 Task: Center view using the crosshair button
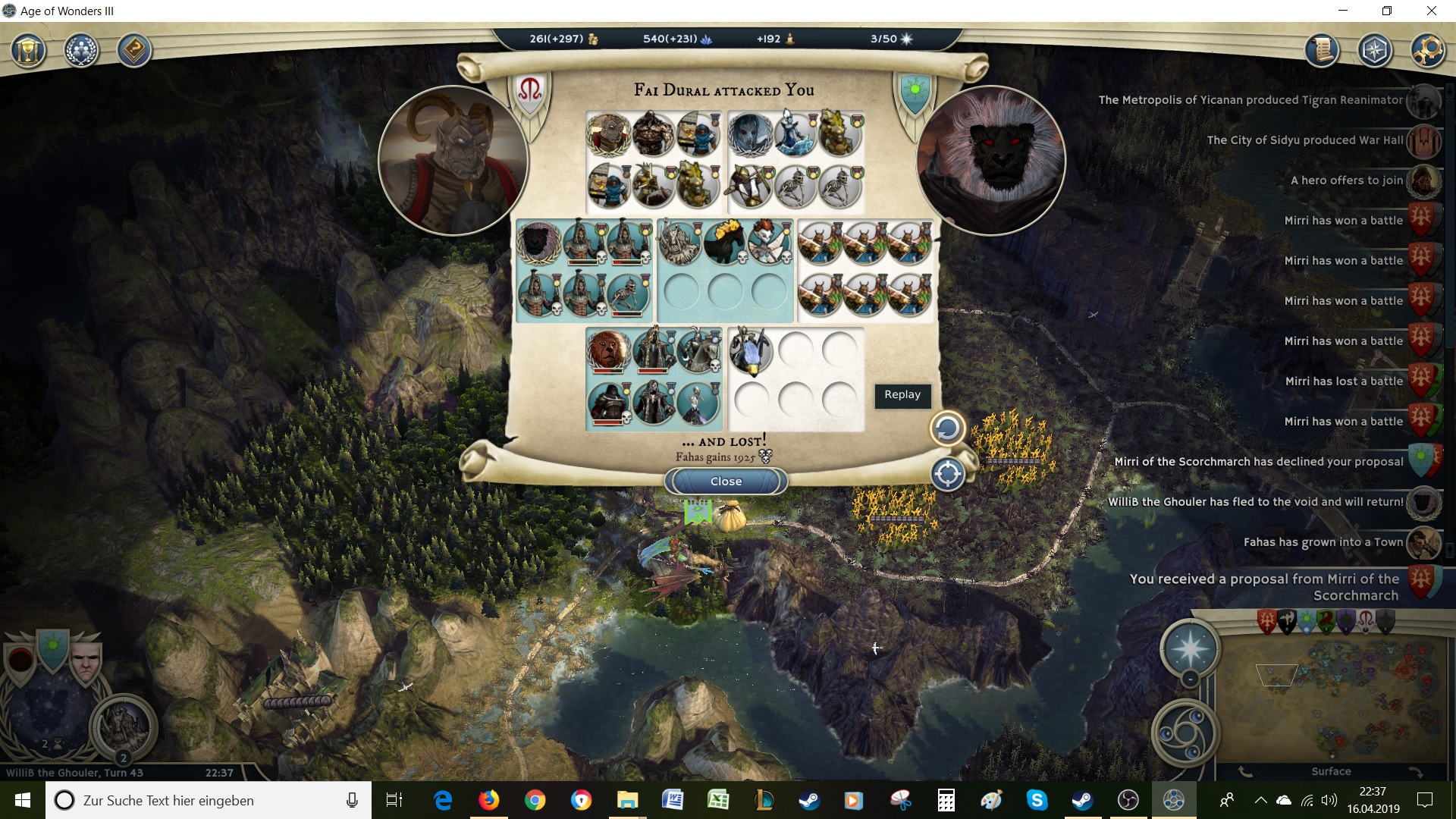(947, 475)
